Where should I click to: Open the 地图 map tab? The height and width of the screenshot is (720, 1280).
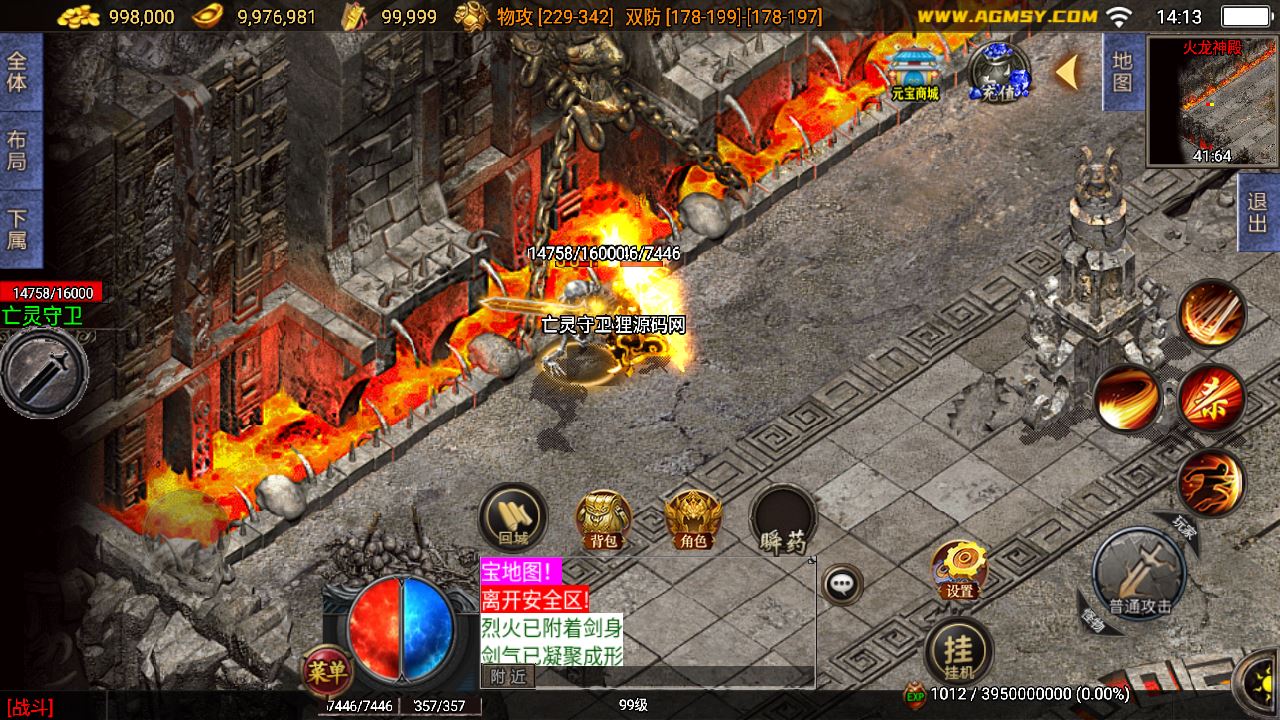click(1122, 72)
